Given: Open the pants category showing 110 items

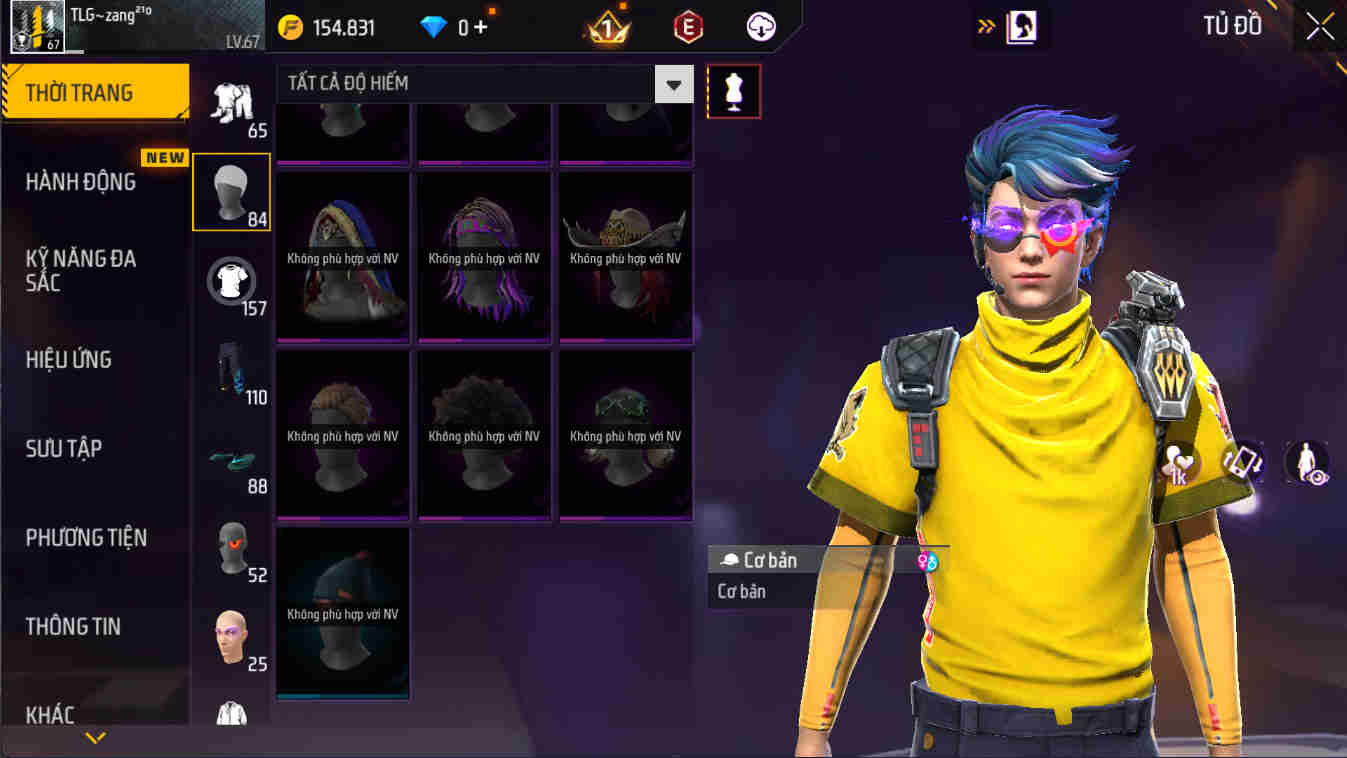Looking at the screenshot, I should coord(231,377).
